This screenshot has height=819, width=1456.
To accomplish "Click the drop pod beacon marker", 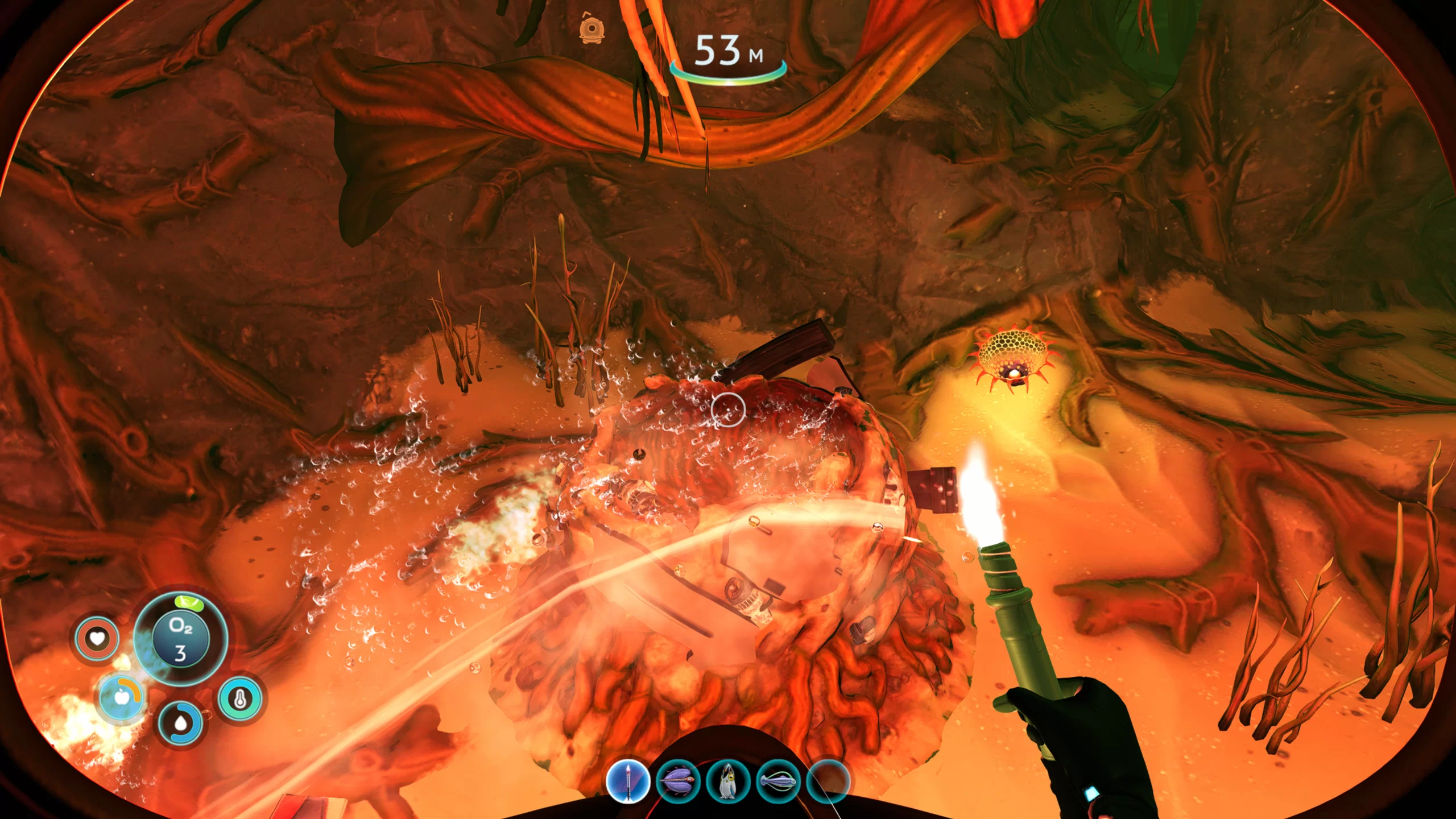I will coord(592,28).
